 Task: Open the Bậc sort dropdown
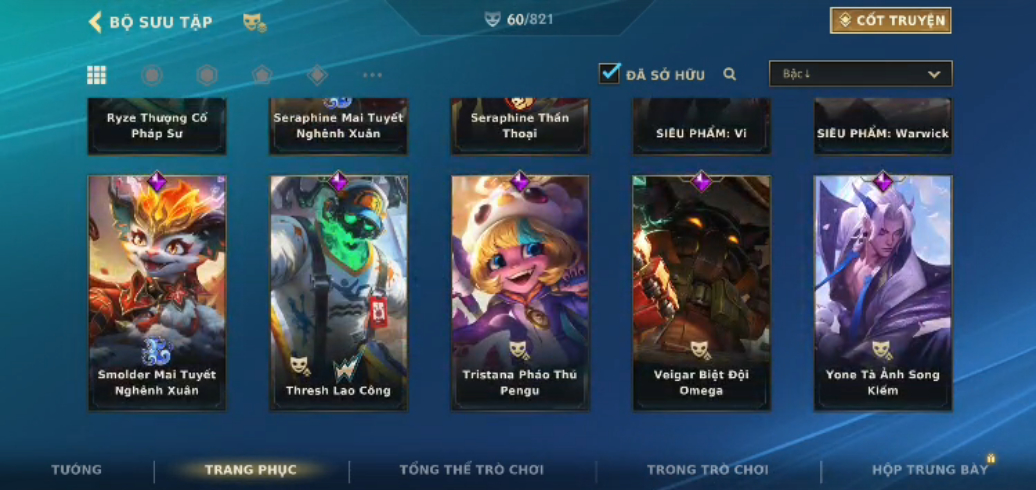click(x=860, y=74)
